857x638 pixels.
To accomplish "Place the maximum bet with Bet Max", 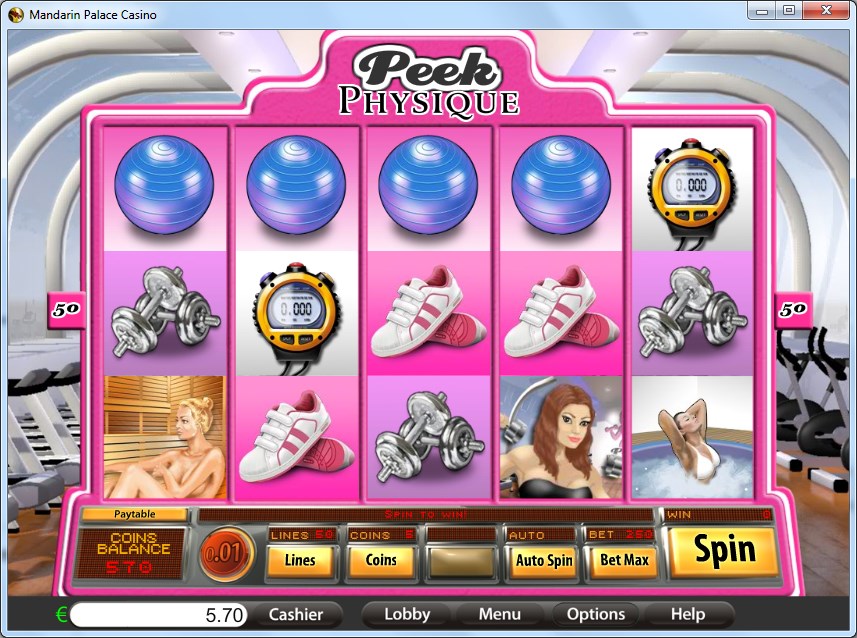I will click(x=622, y=560).
